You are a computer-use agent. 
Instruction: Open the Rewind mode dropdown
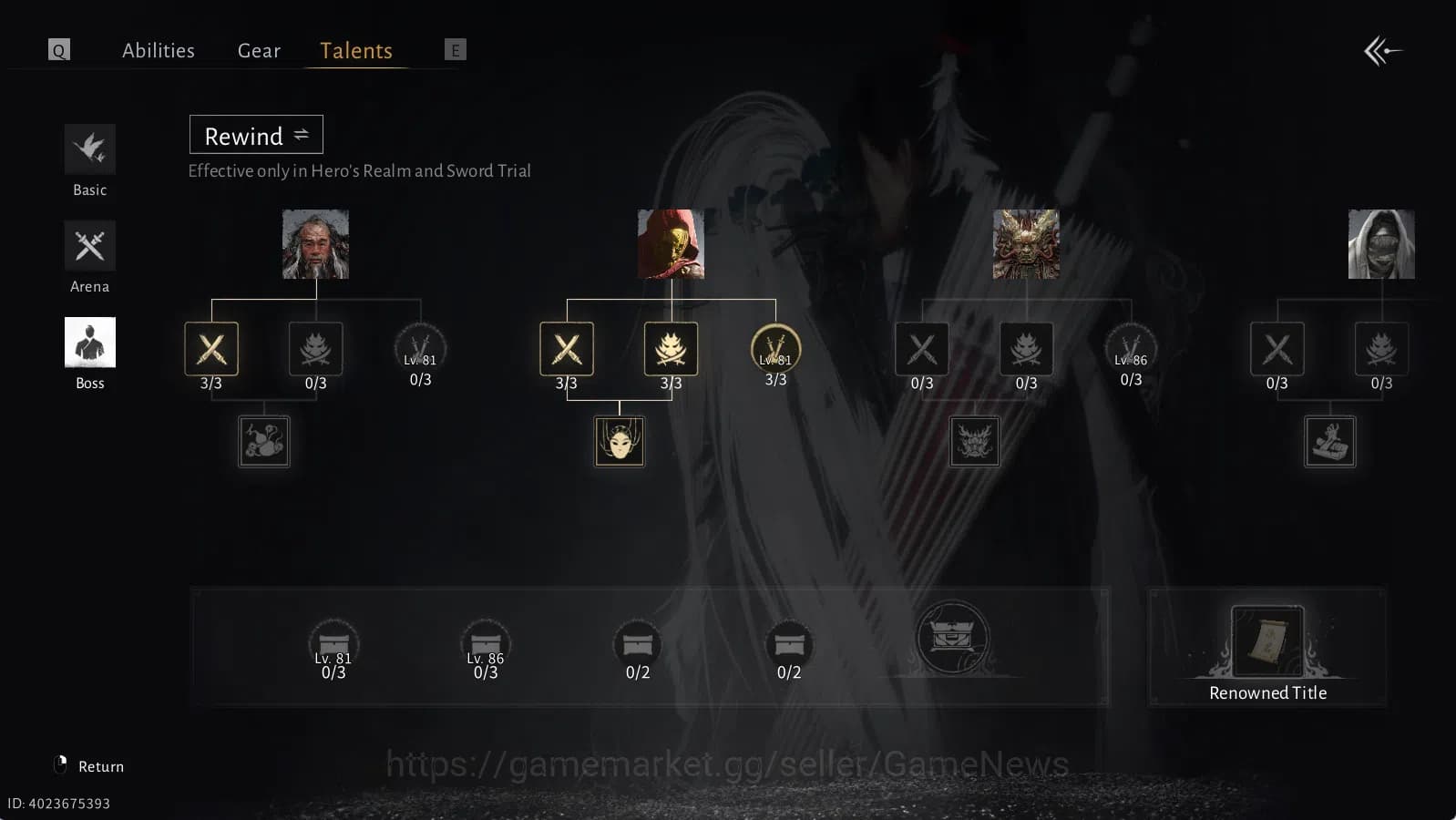pos(256,135)
